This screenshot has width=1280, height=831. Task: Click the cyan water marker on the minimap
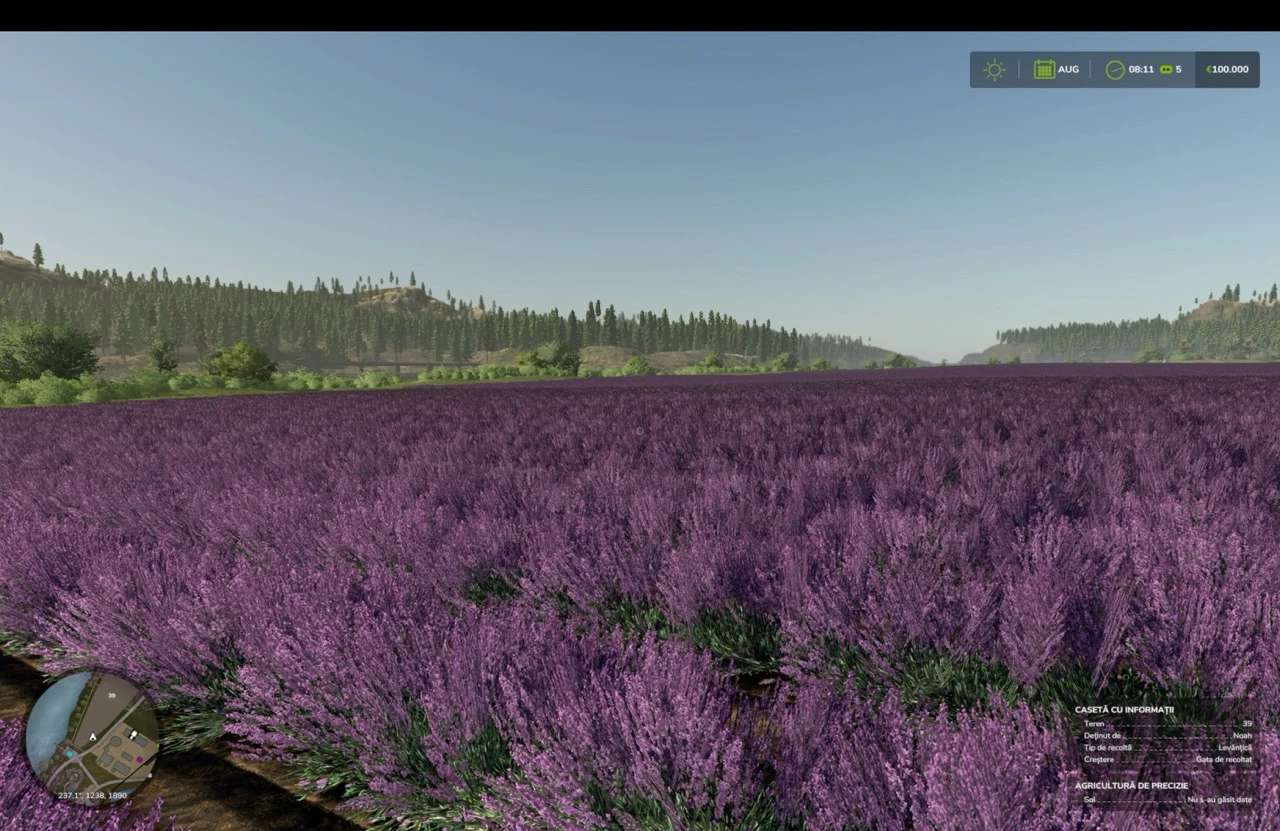[69, 754]
